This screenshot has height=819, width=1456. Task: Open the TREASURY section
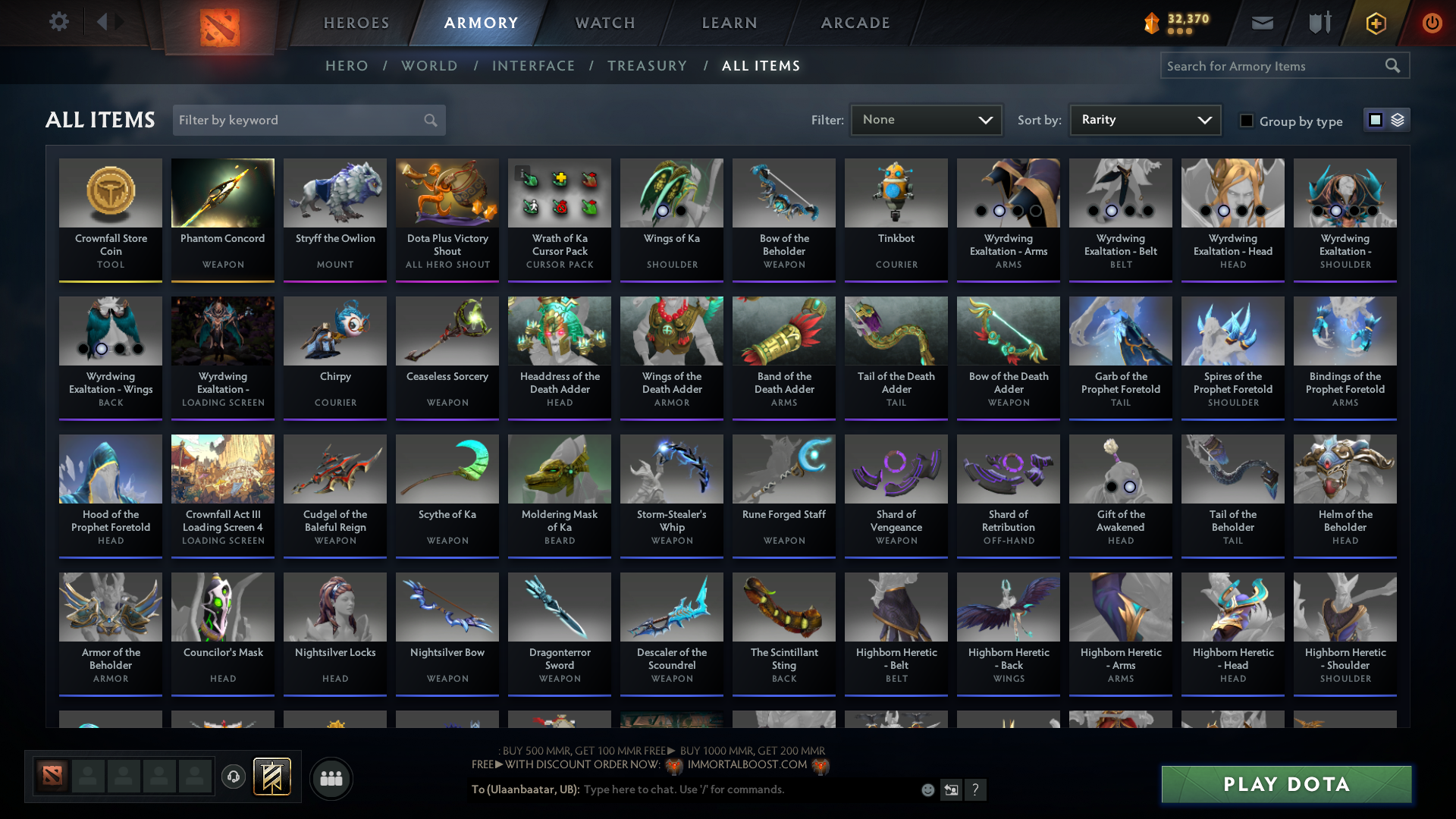point(648,66)
